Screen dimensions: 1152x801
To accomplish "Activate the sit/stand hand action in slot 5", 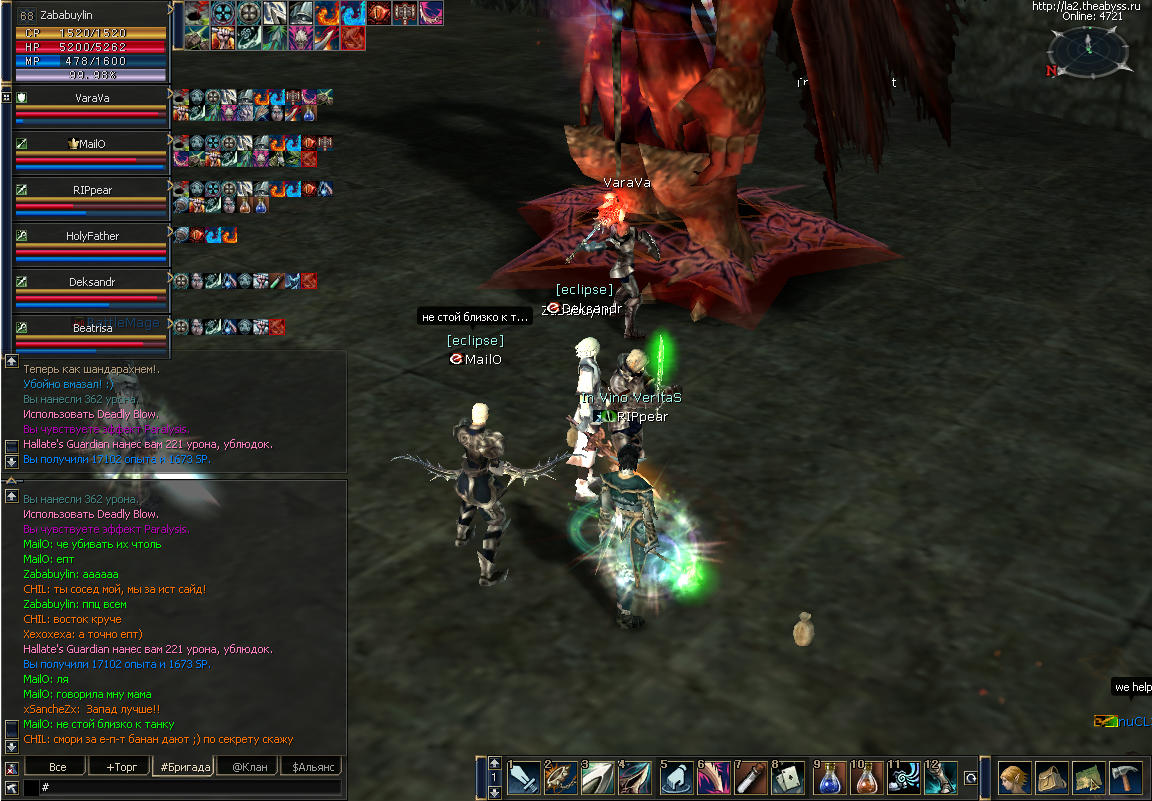I will pyautogui.click(x=677, y=779).
